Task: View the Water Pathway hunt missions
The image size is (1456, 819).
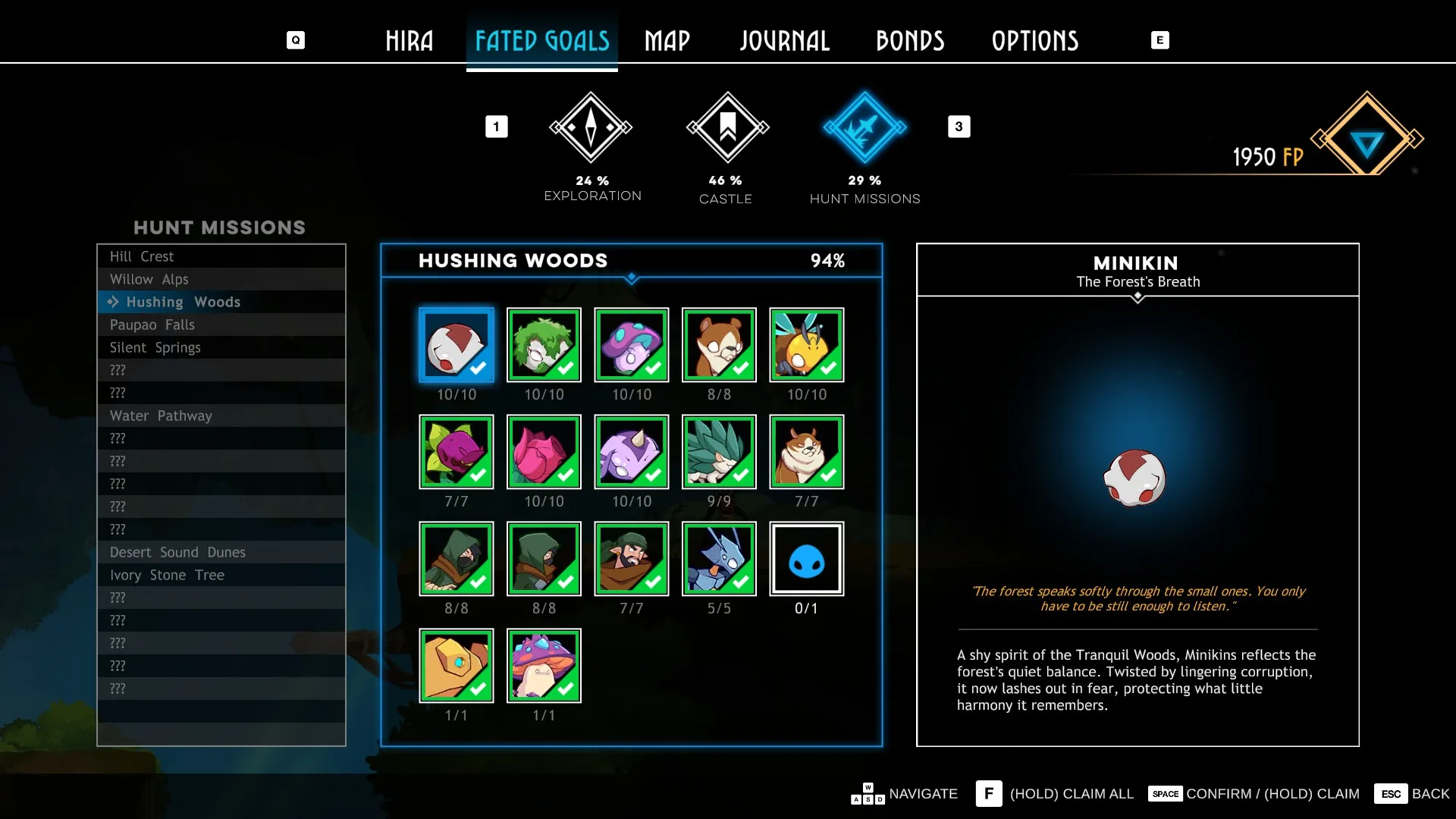Action: tap(161, 416)
